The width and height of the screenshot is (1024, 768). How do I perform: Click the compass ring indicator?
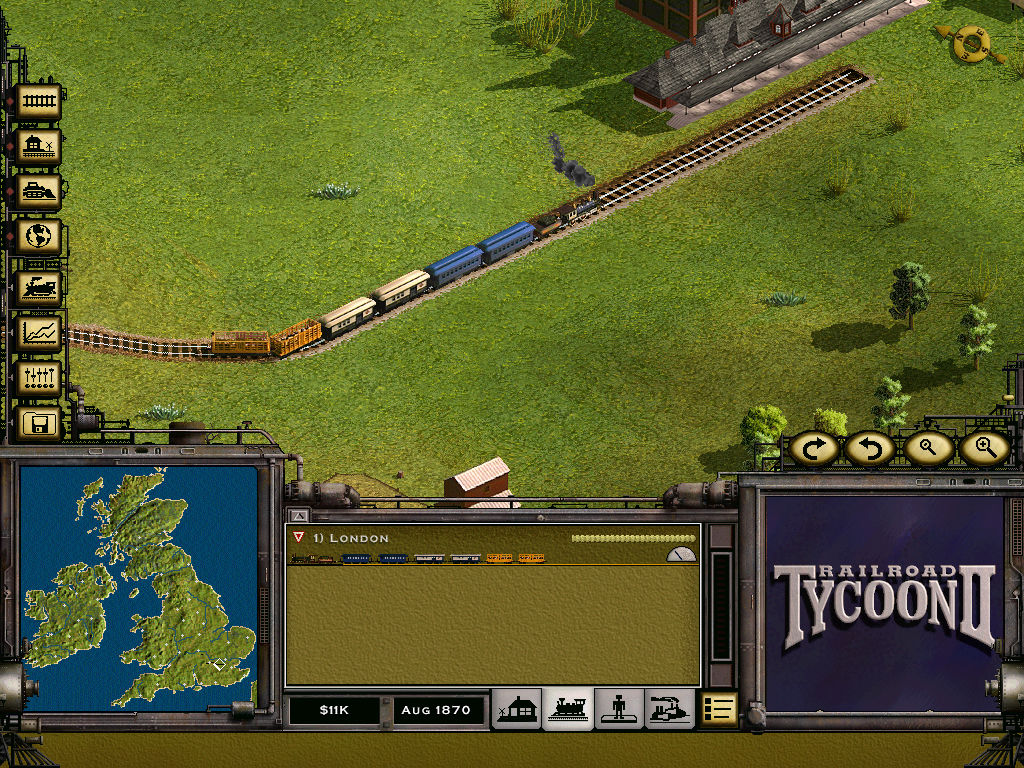(970, 42)
